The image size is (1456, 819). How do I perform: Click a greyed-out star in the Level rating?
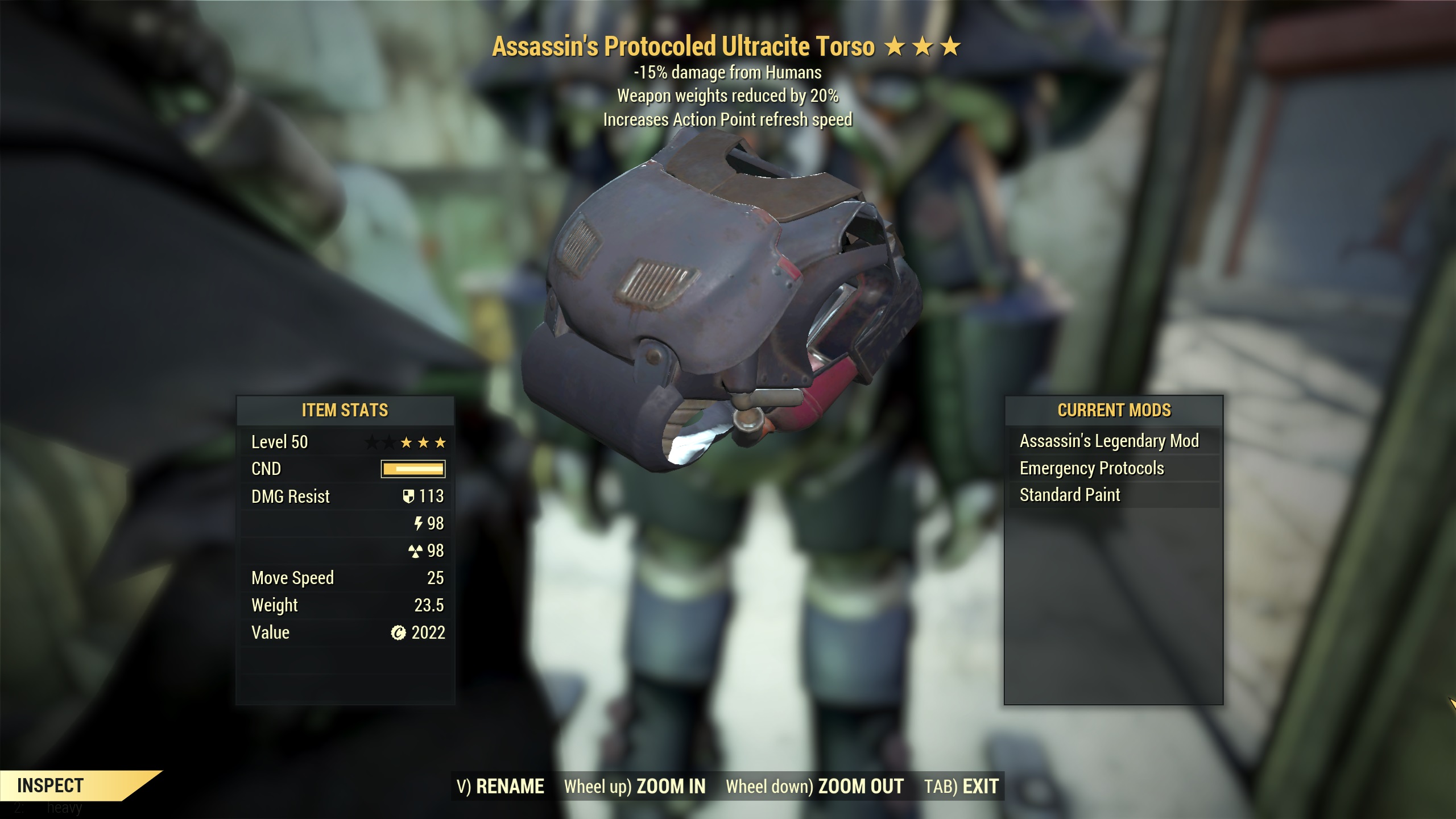(x=371, y=441)
